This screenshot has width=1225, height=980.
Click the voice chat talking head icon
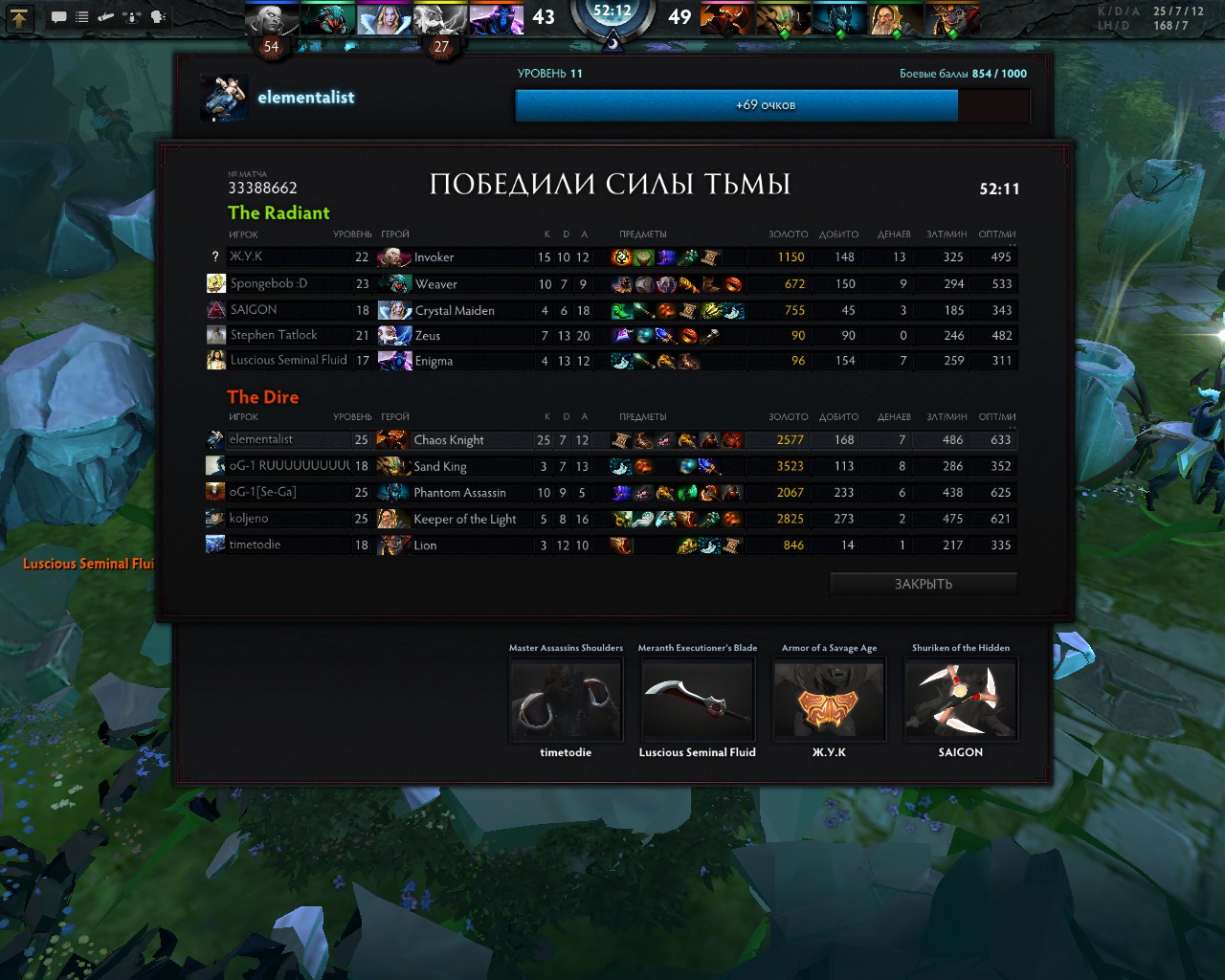click(158, 17)
